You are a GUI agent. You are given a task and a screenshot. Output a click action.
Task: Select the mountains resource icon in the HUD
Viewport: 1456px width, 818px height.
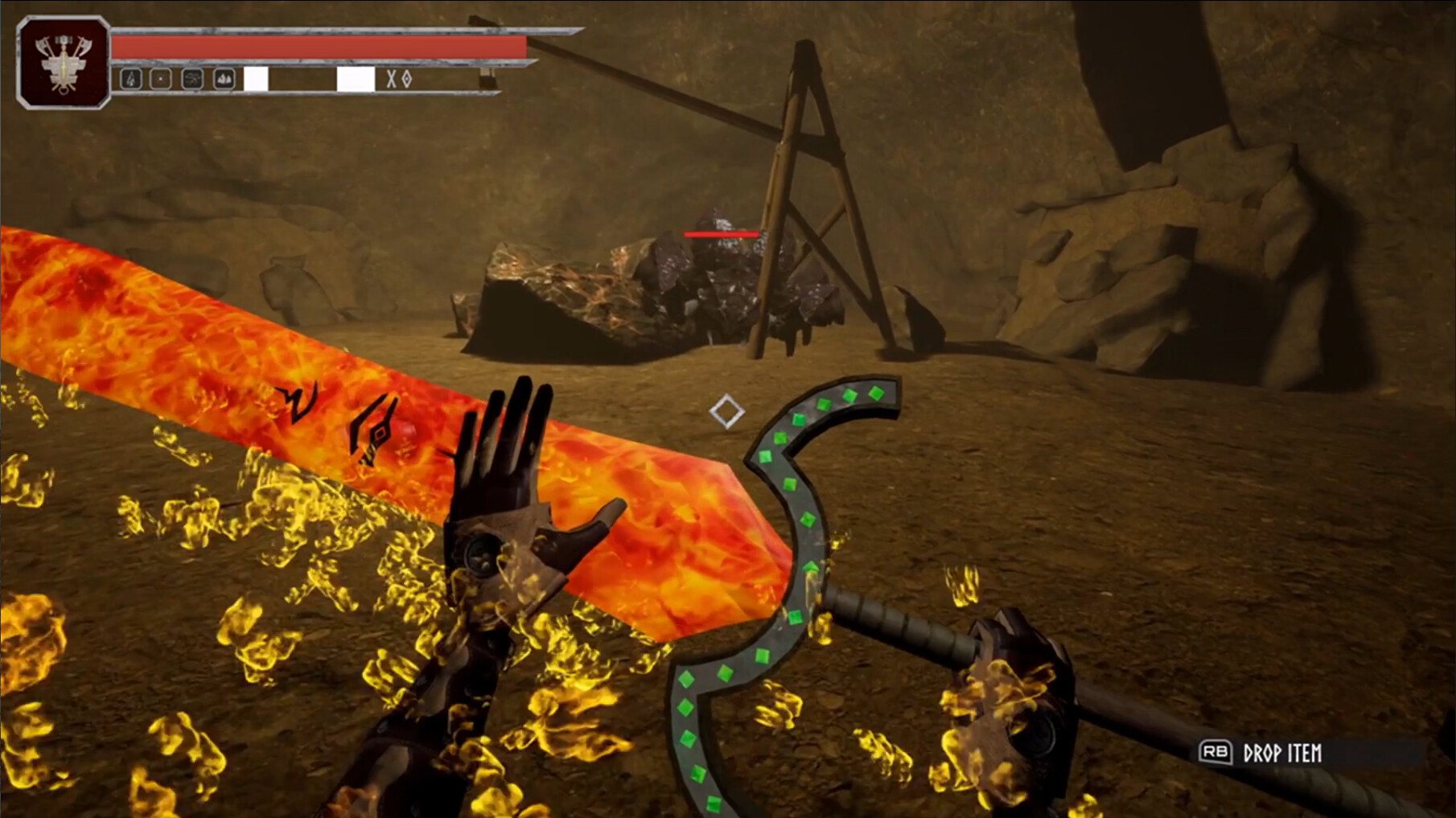tap(224, 78)
